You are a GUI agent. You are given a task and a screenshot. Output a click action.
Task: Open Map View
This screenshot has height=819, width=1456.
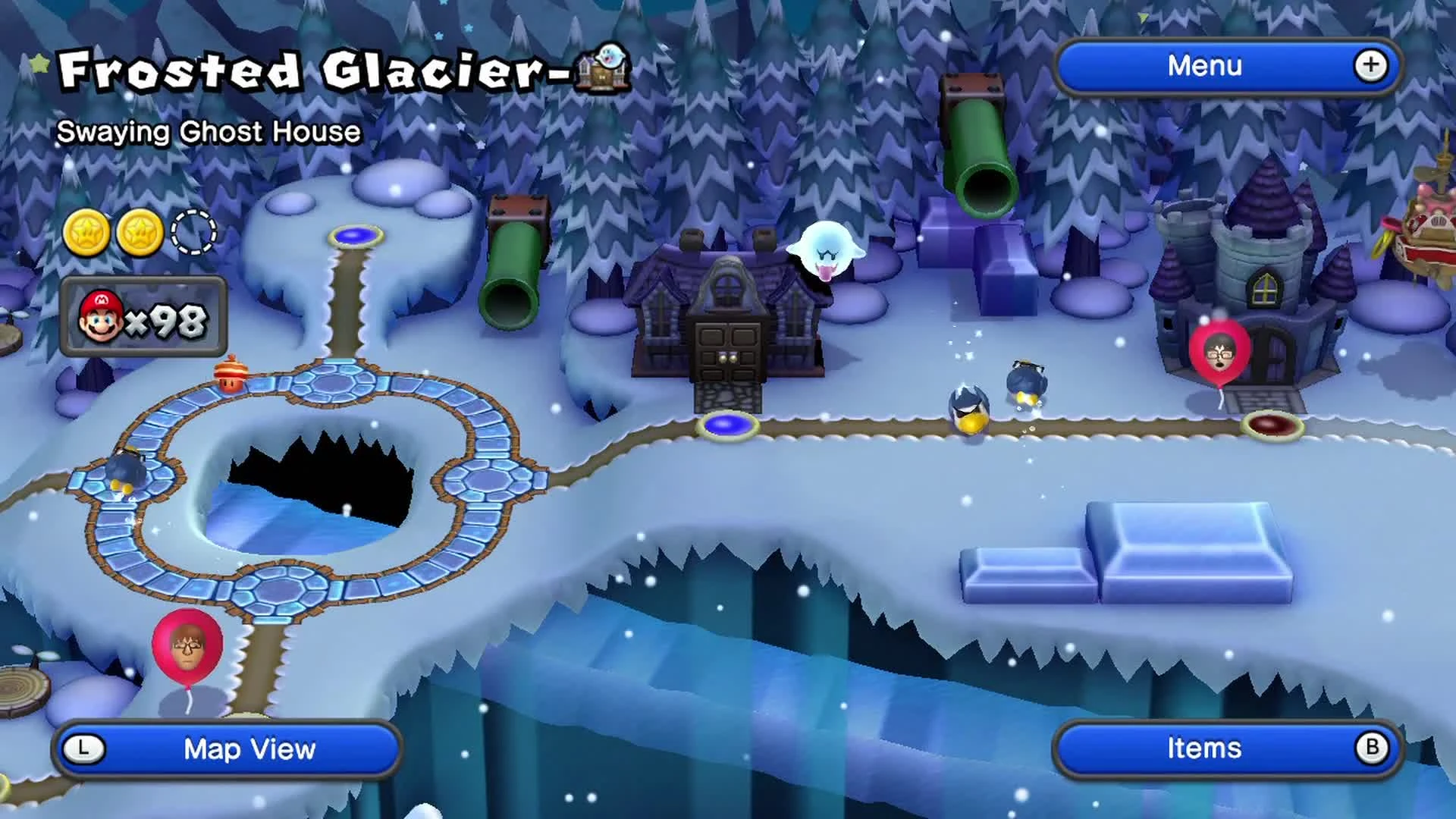coord(250,749)
